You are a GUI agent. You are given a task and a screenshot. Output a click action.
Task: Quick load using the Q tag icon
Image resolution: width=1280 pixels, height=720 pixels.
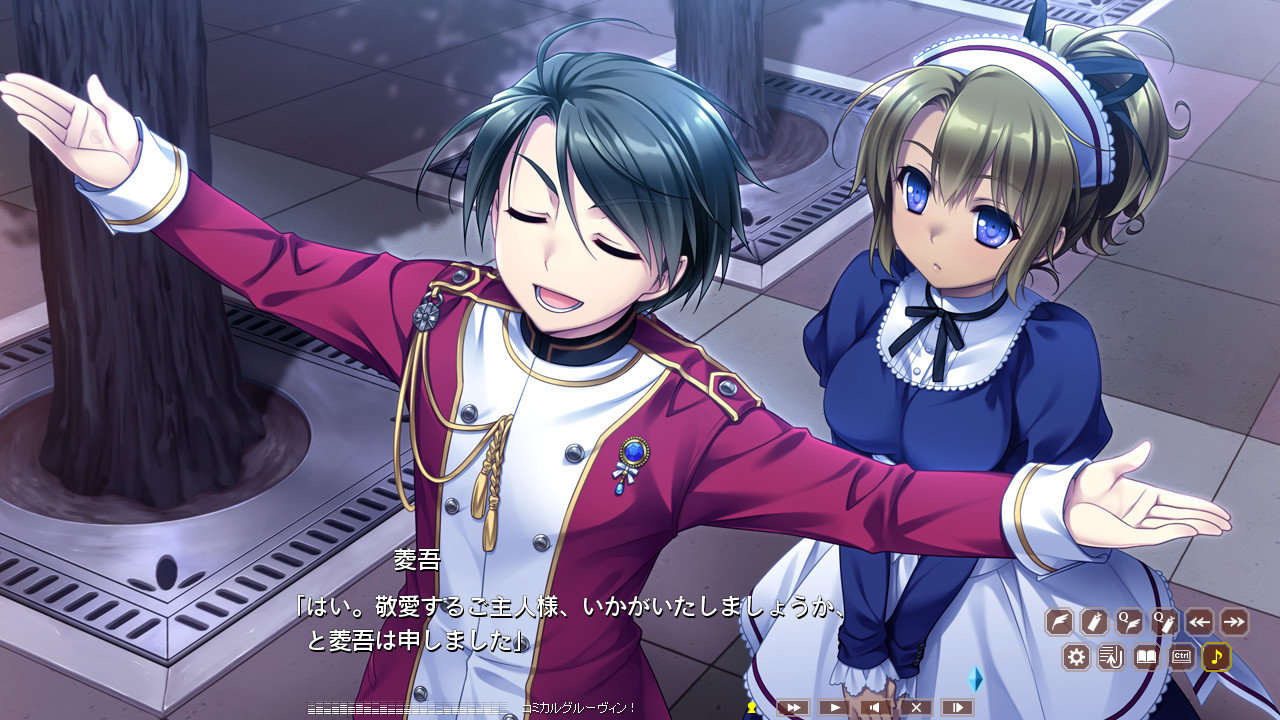1164,622
